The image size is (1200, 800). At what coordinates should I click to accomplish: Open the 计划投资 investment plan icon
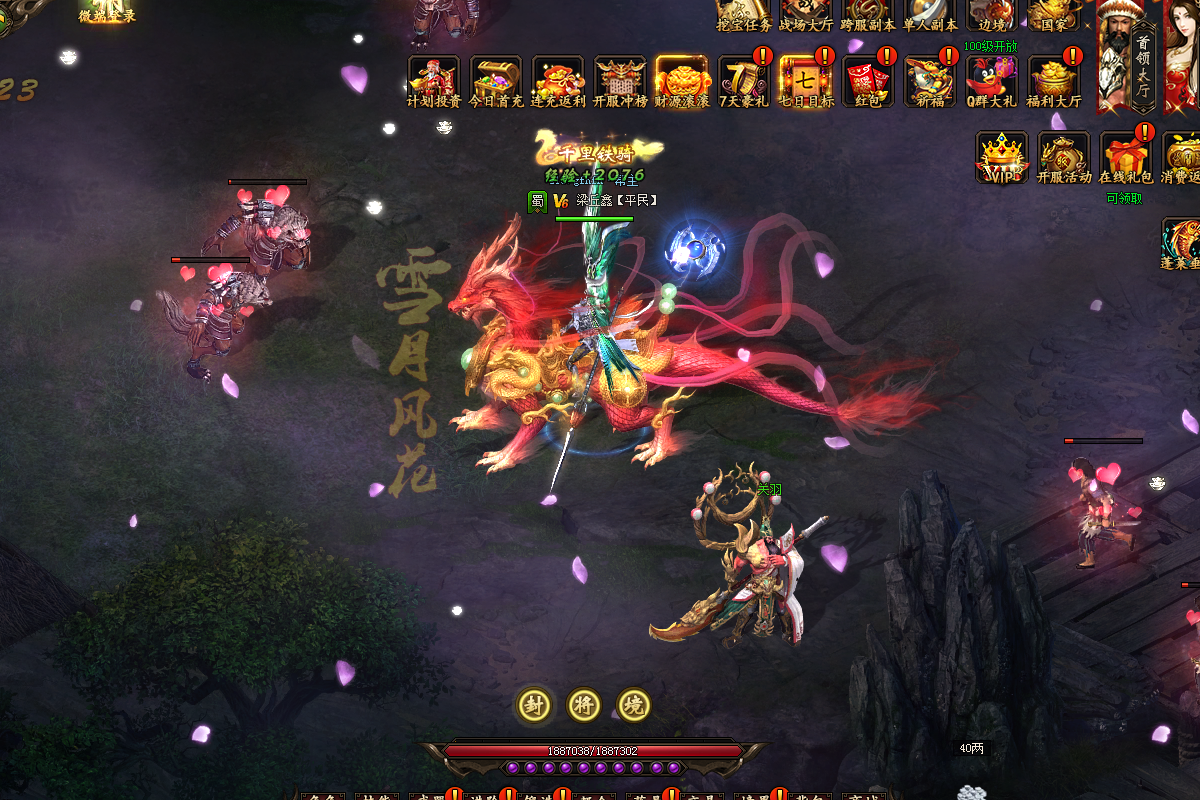pos(433,80)
